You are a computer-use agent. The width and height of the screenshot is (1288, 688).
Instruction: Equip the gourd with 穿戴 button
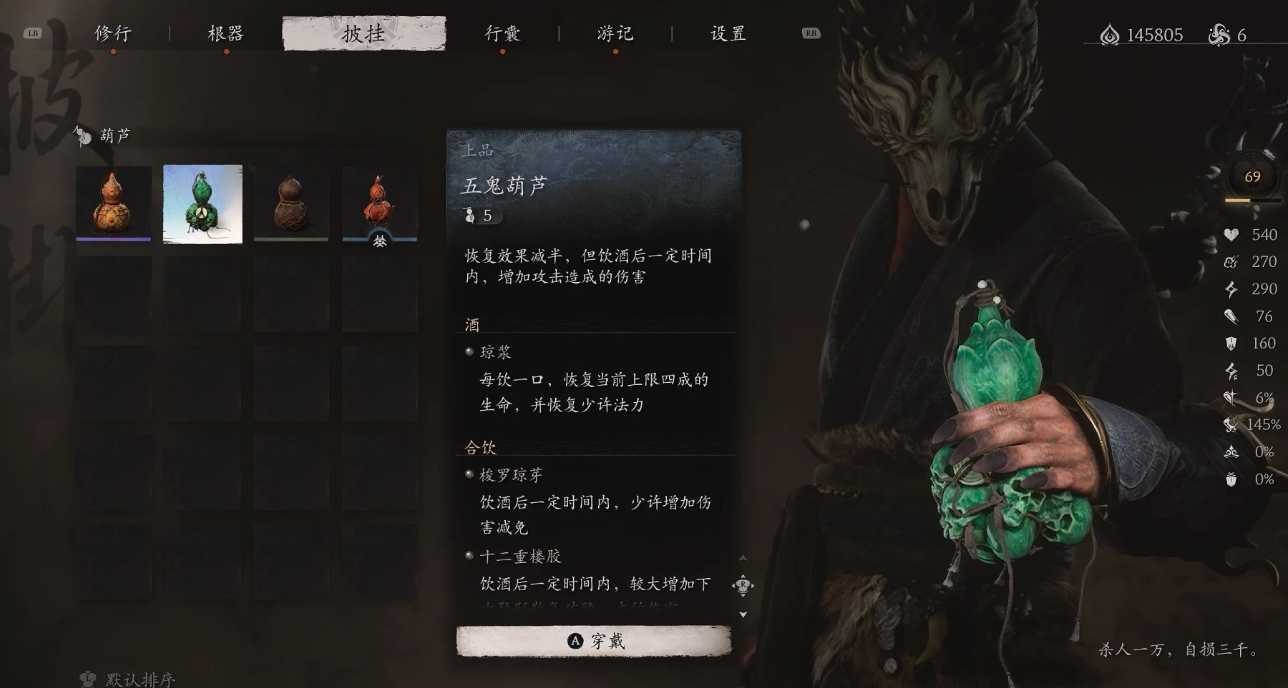pyautogui.click(x=594, y=641)
